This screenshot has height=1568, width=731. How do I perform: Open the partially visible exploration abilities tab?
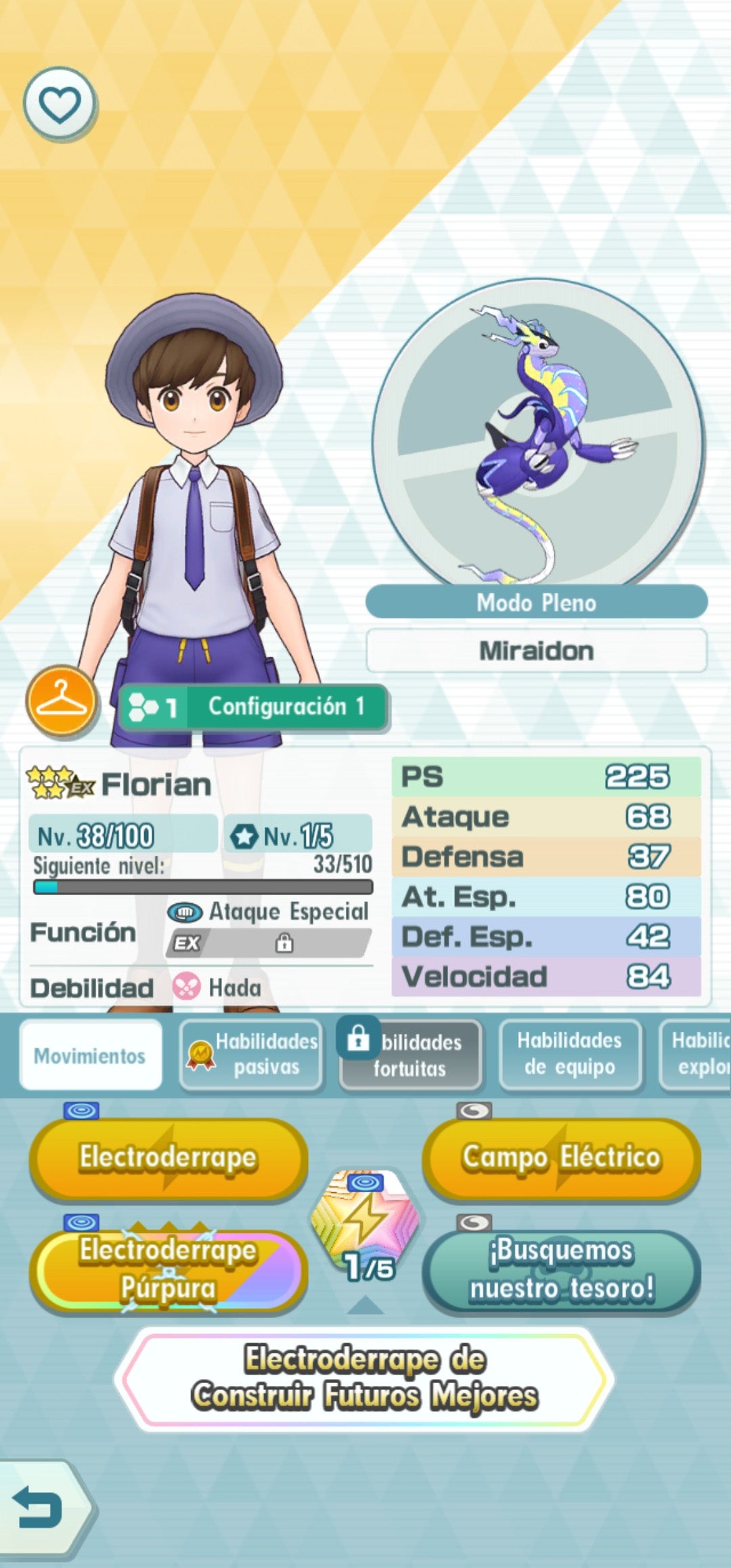click(697, 1054)
